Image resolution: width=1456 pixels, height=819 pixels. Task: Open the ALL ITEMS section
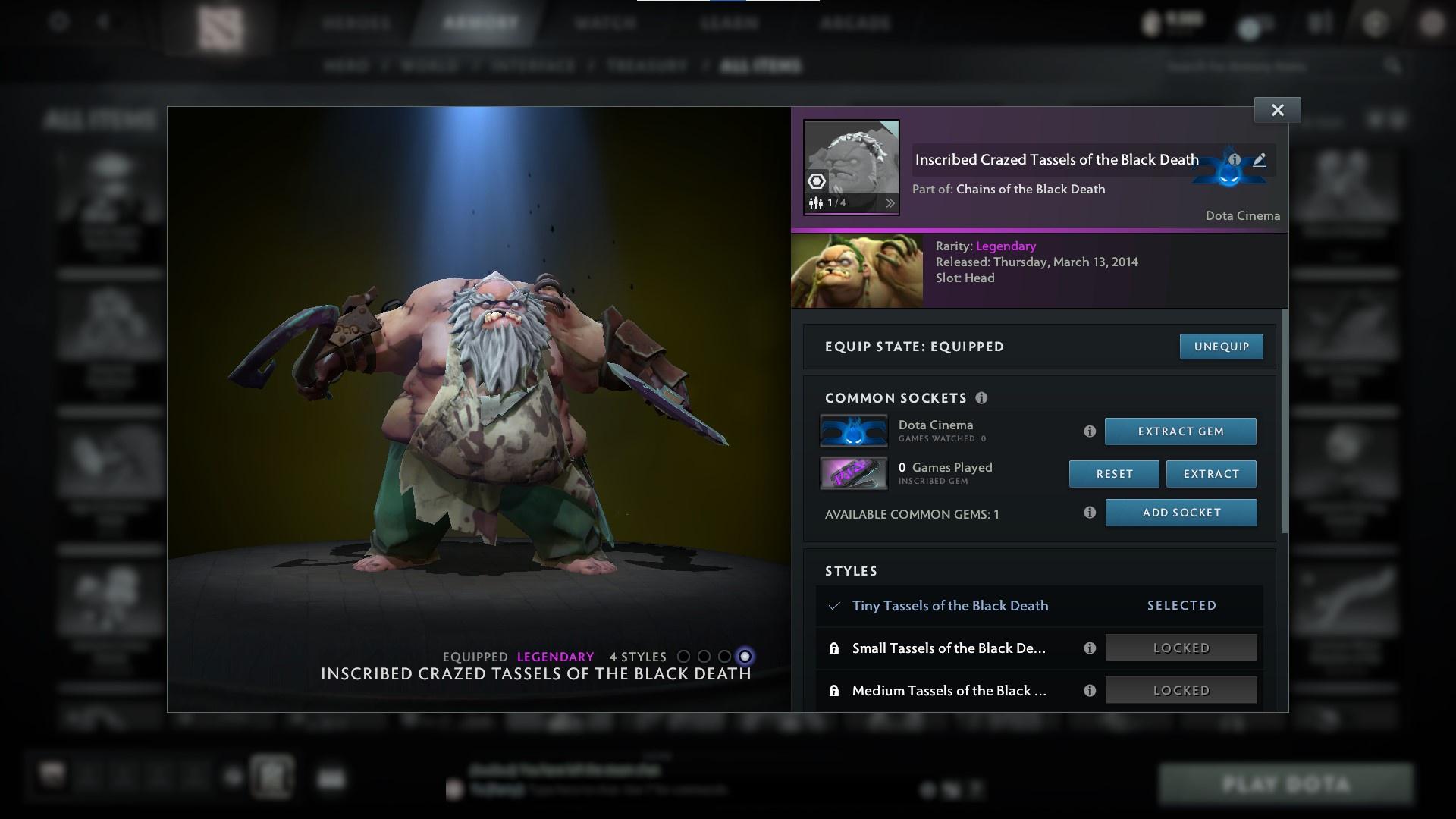[762, 66]
